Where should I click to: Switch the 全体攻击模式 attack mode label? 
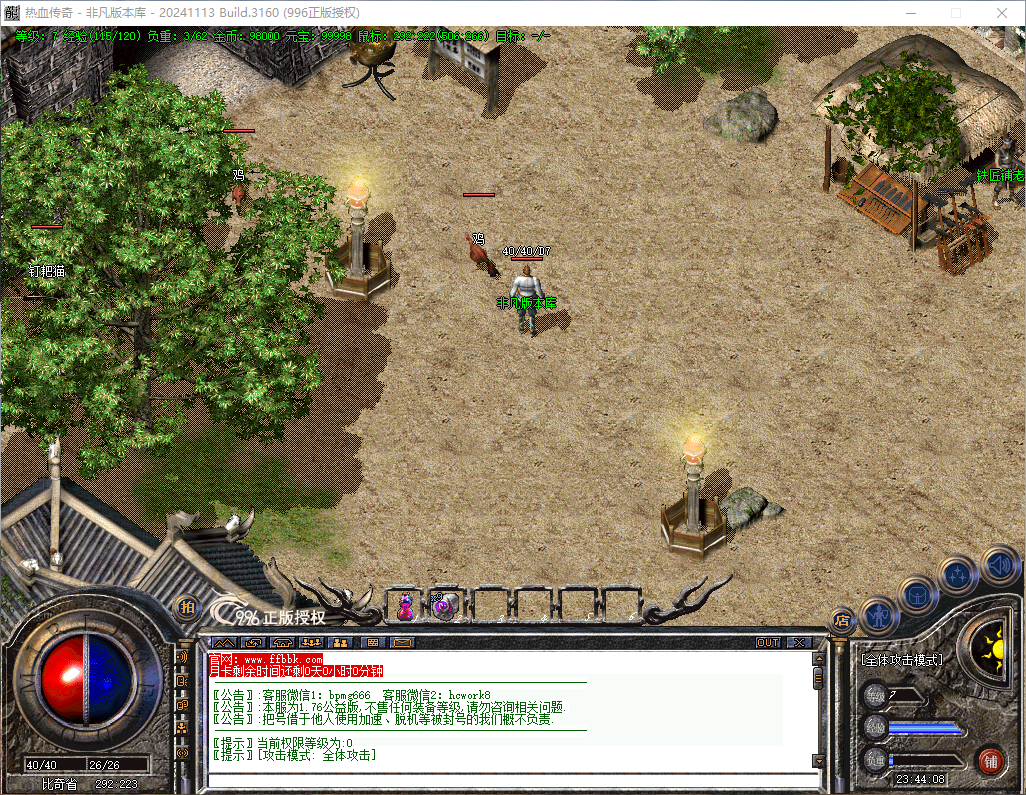901,660
